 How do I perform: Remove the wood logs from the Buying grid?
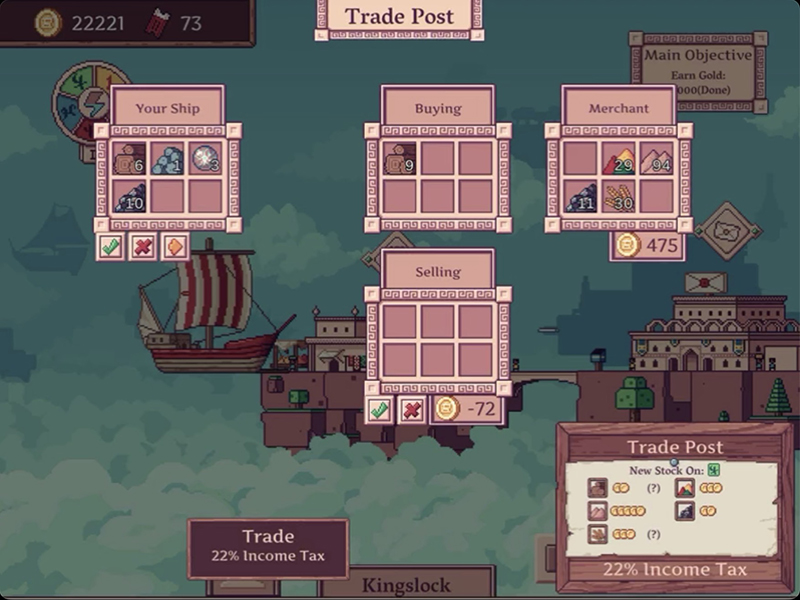point(399,159)
